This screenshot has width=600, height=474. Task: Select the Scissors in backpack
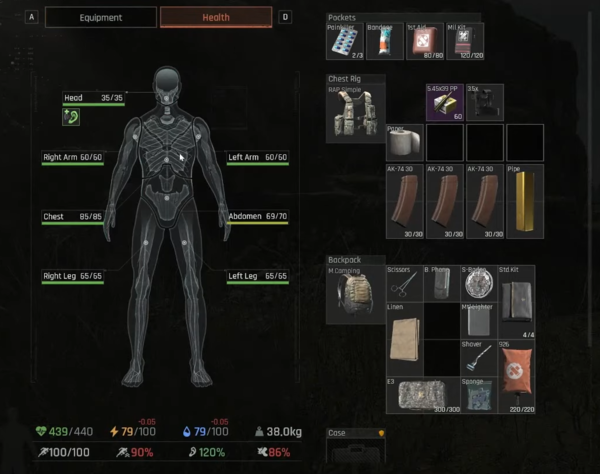tap(405, 284)
